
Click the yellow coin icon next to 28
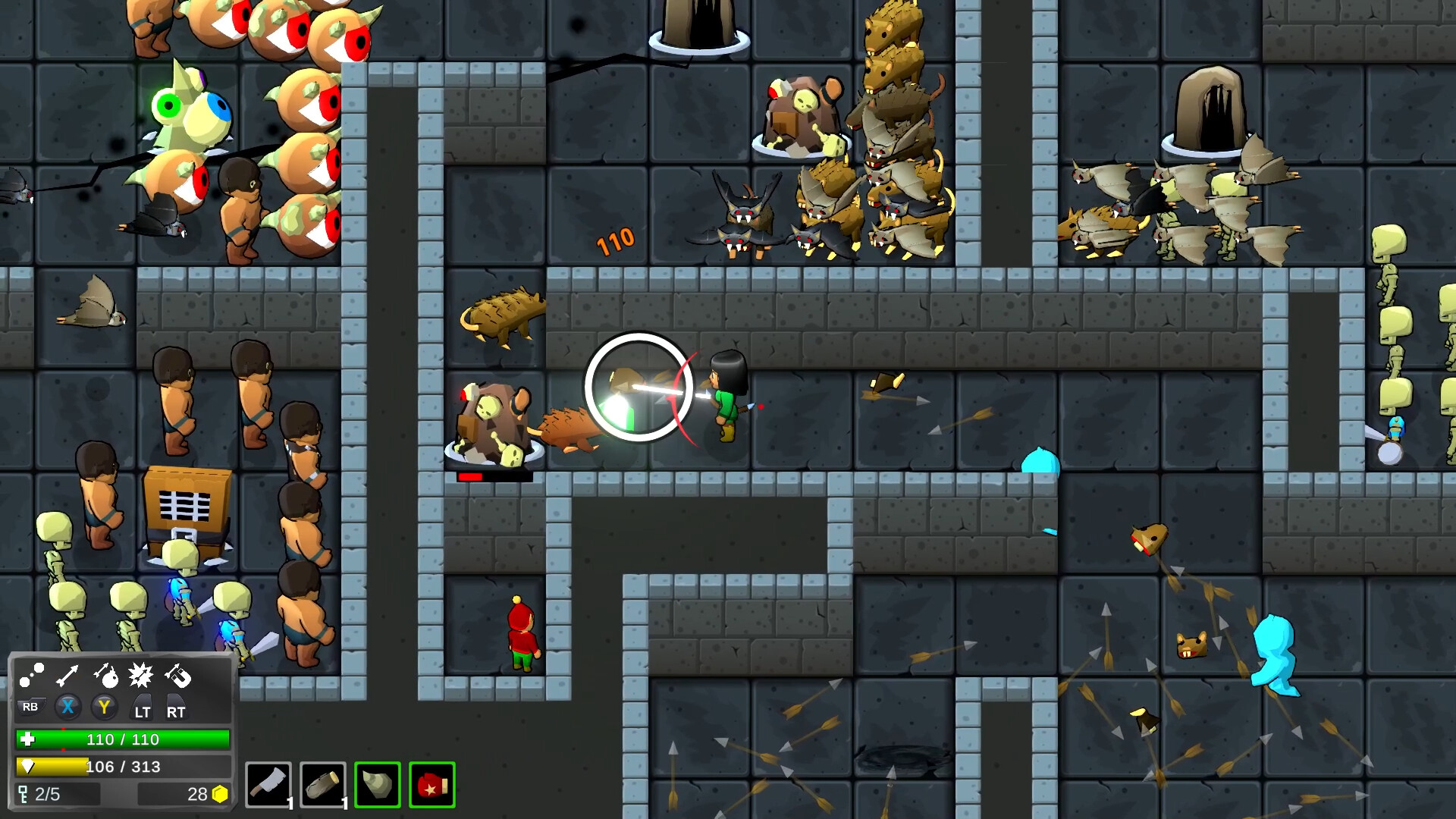220,793
